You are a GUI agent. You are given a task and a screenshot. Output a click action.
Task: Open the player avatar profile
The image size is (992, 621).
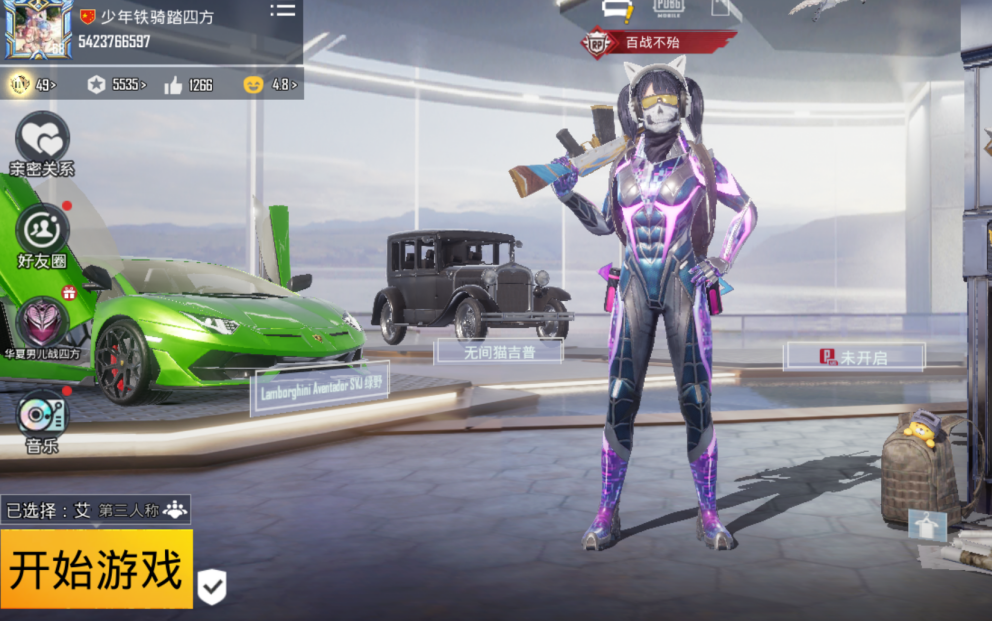(37, 30)
